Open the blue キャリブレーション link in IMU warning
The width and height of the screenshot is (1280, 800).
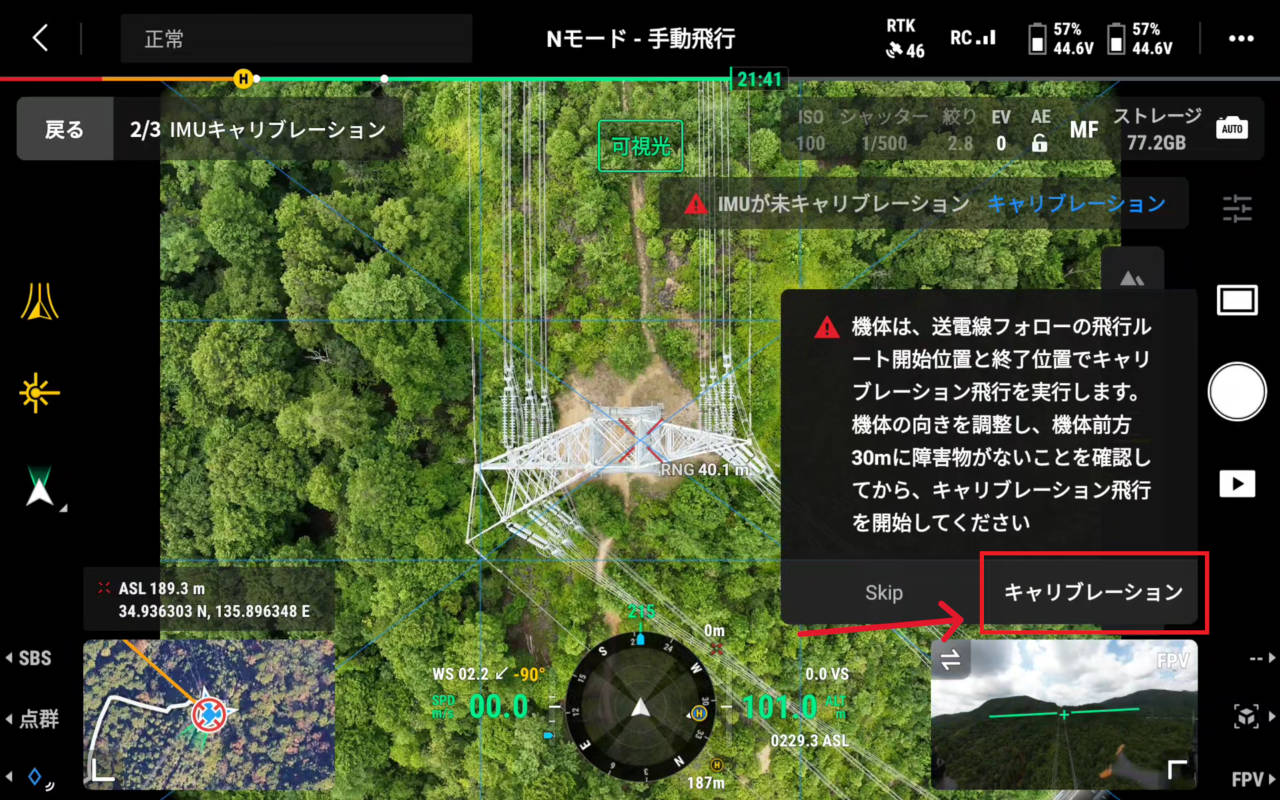[1076, 204]
